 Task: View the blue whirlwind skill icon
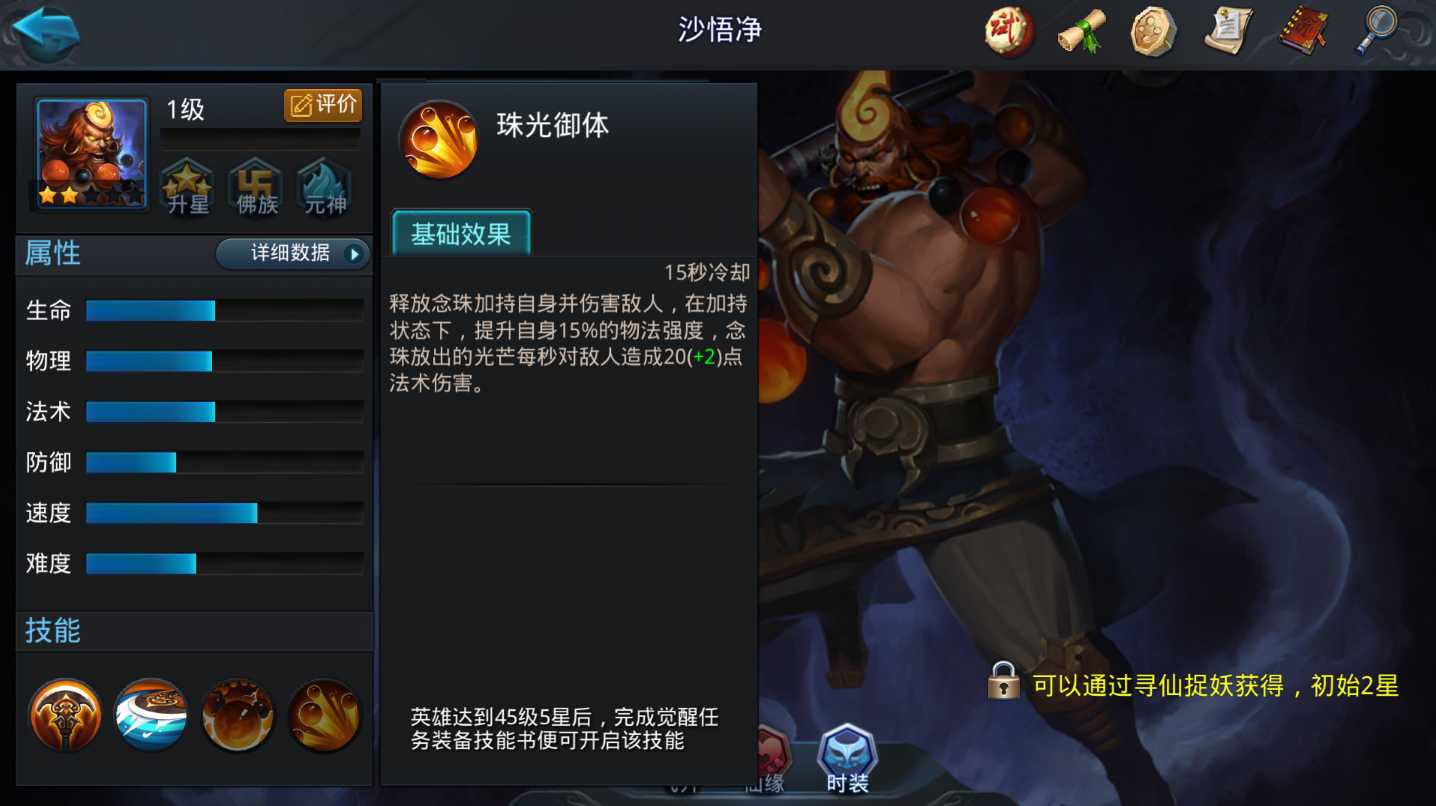(150, 712)
